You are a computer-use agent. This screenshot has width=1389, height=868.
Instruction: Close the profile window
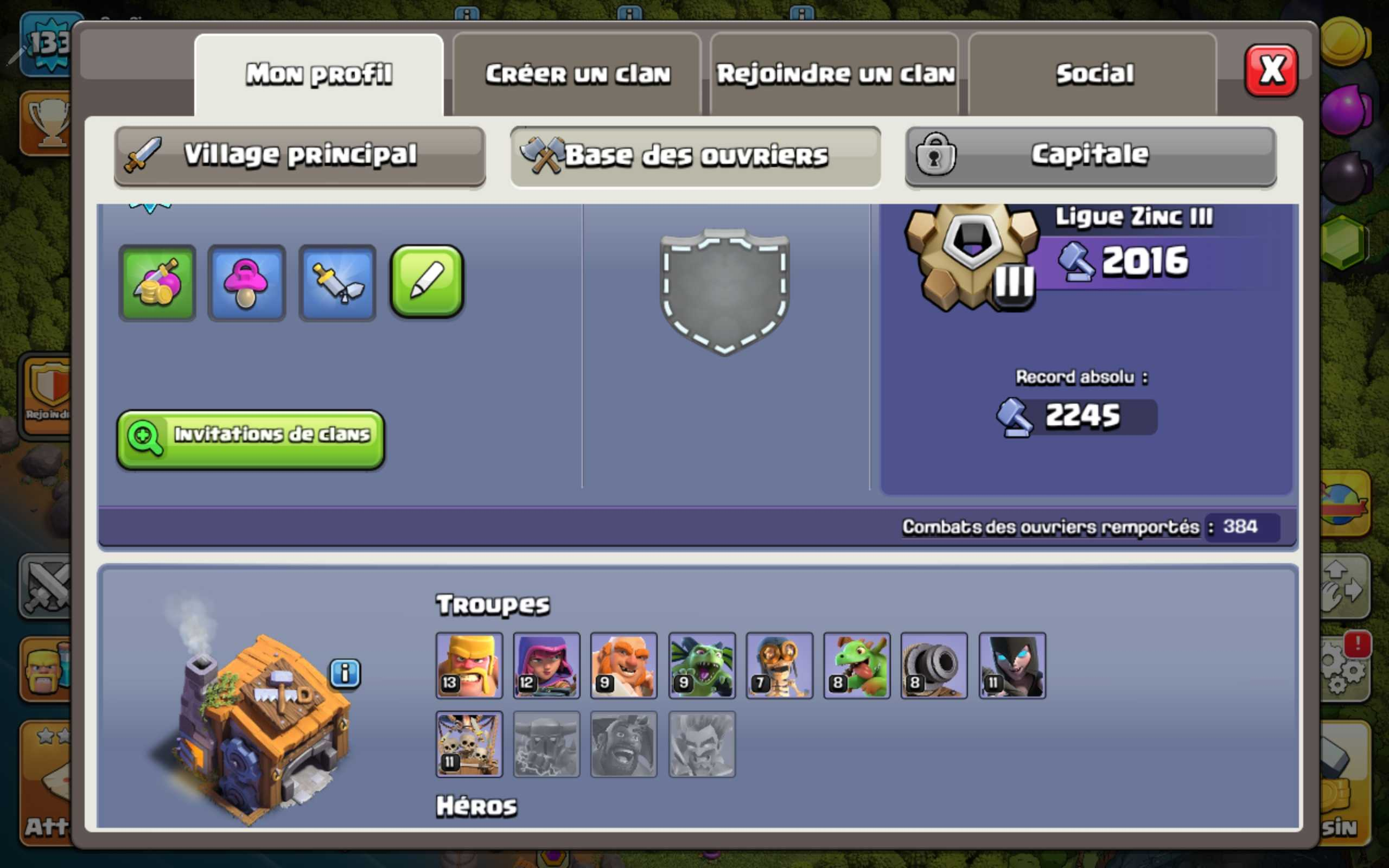(x=1270, y=71)
